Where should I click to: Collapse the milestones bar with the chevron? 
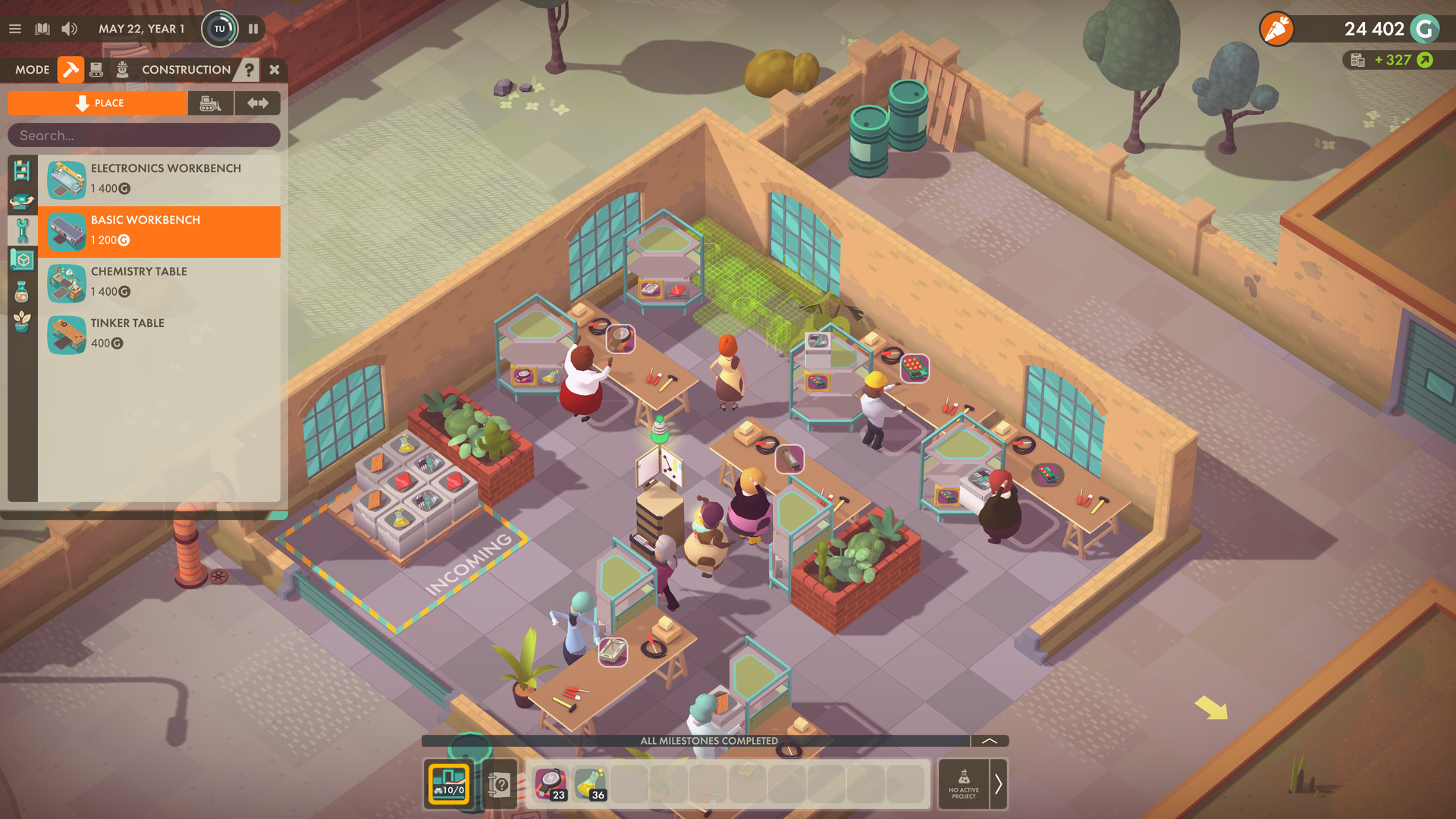tap(988, 740)
